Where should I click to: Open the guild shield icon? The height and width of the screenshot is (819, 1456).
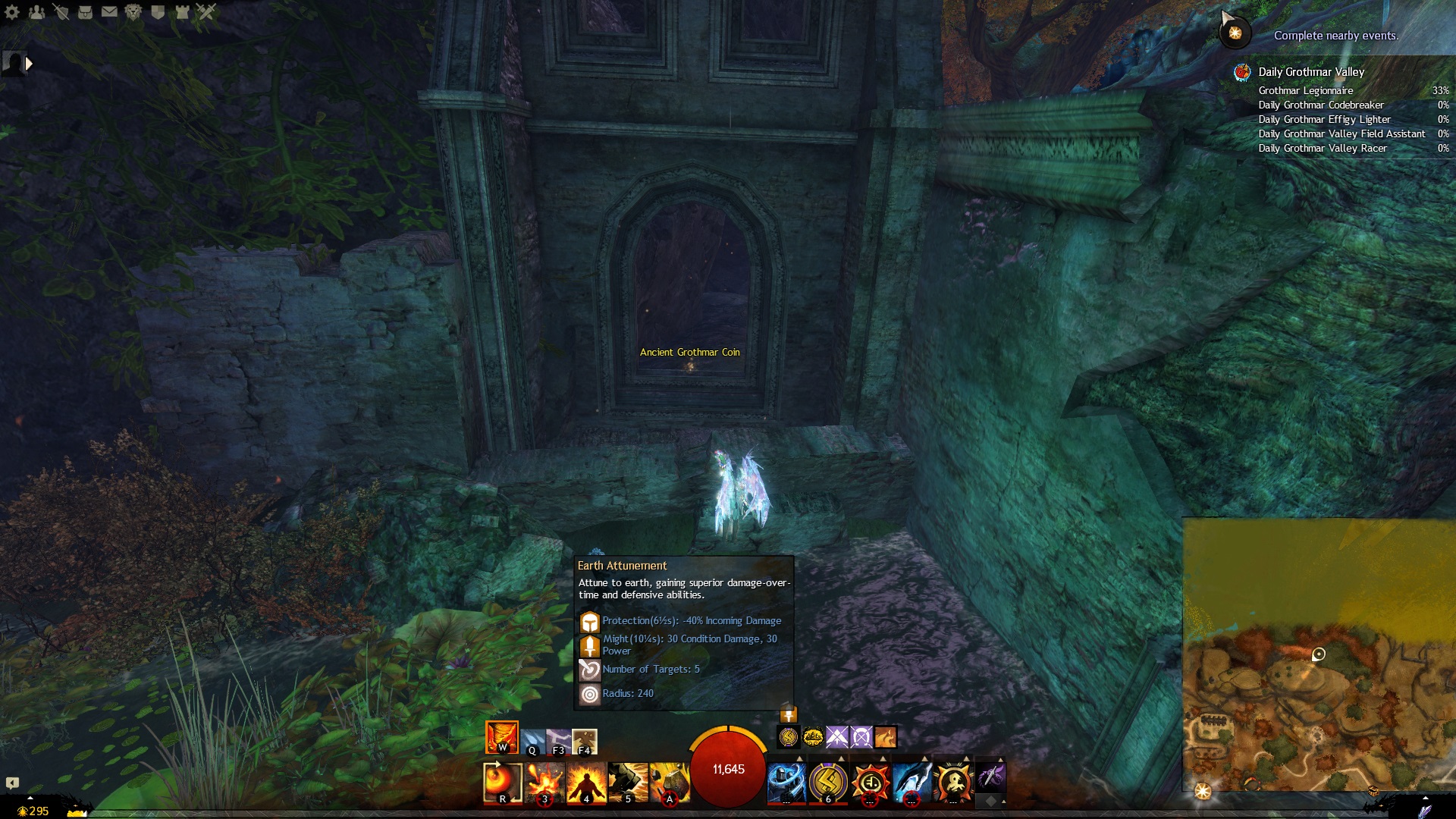158,11
